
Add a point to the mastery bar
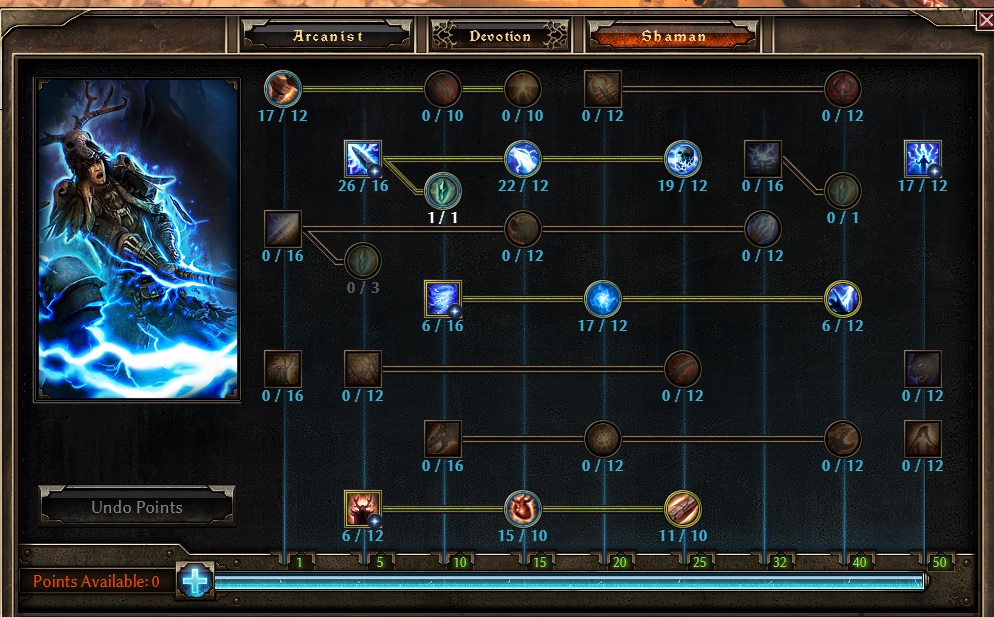196,581
